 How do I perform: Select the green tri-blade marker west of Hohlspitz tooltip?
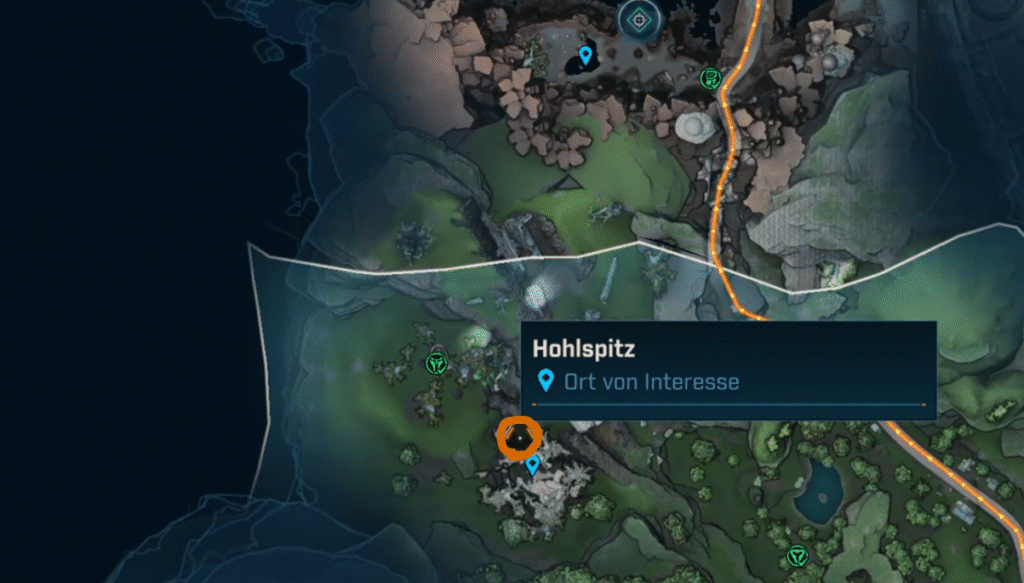436,362
